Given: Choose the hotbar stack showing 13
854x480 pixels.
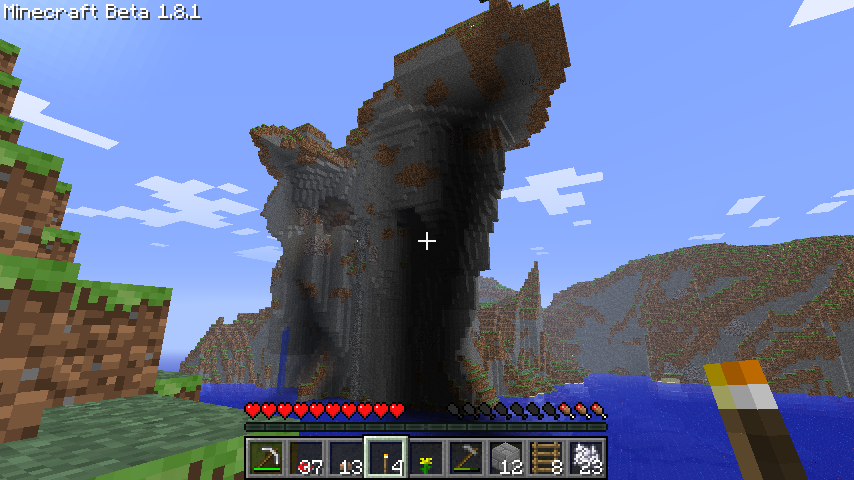Looking at the screenshot, I should coord(346,459).
